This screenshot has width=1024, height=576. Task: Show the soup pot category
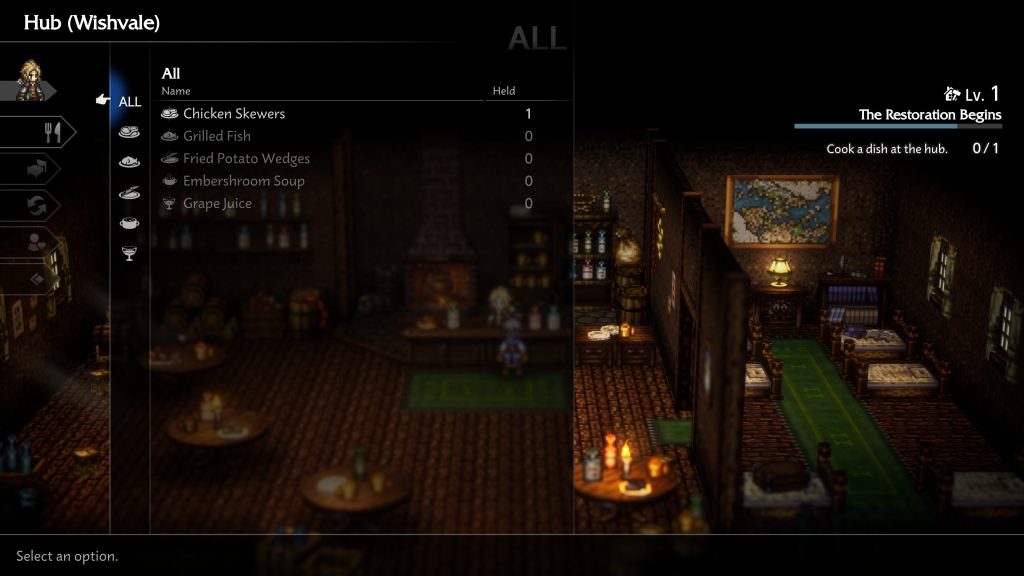[x=129, y=223]
